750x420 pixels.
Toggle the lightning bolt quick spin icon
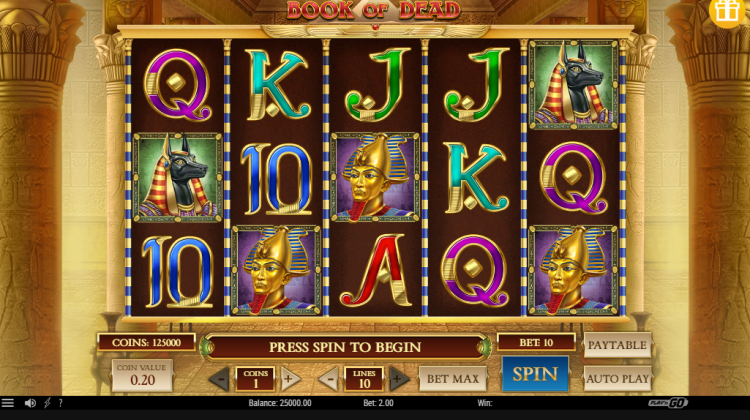click(x=47, y=403)
